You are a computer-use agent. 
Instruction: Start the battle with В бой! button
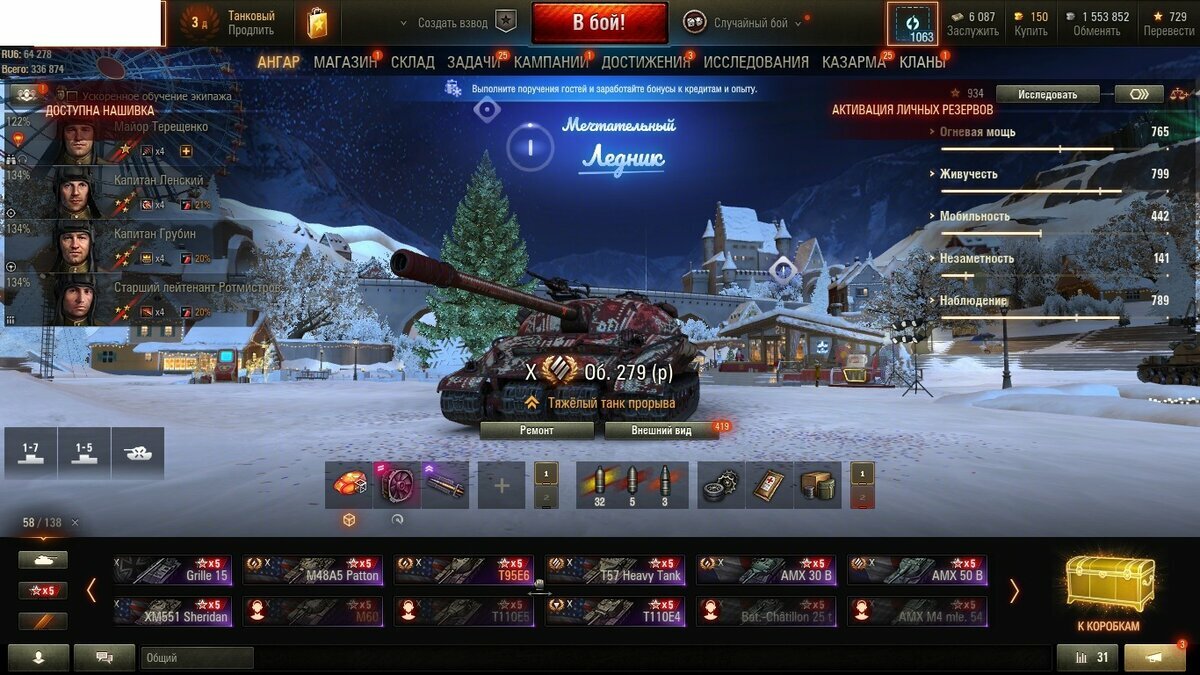[599, 22]
